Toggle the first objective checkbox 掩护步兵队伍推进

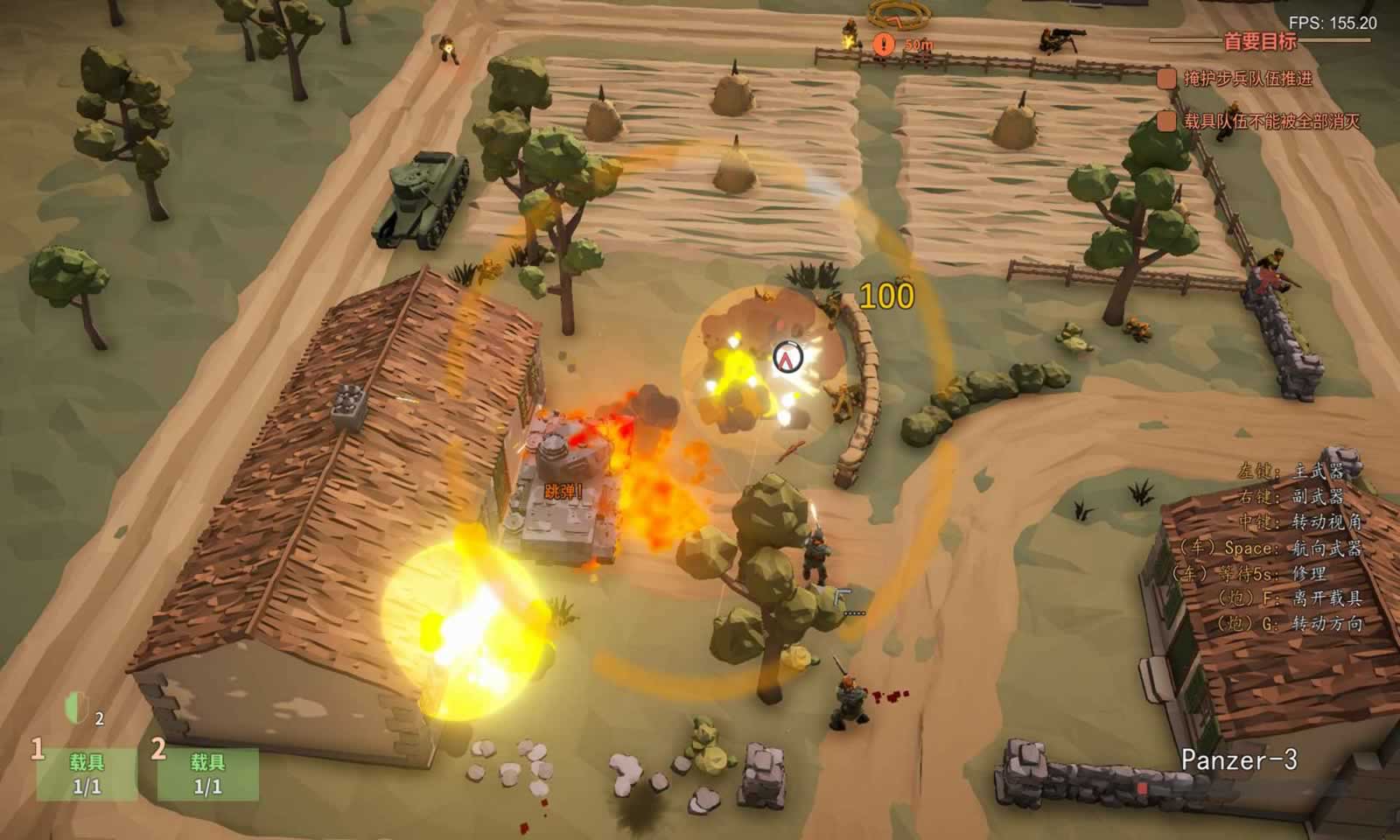pyautogui.click(x=1166, y=77)
